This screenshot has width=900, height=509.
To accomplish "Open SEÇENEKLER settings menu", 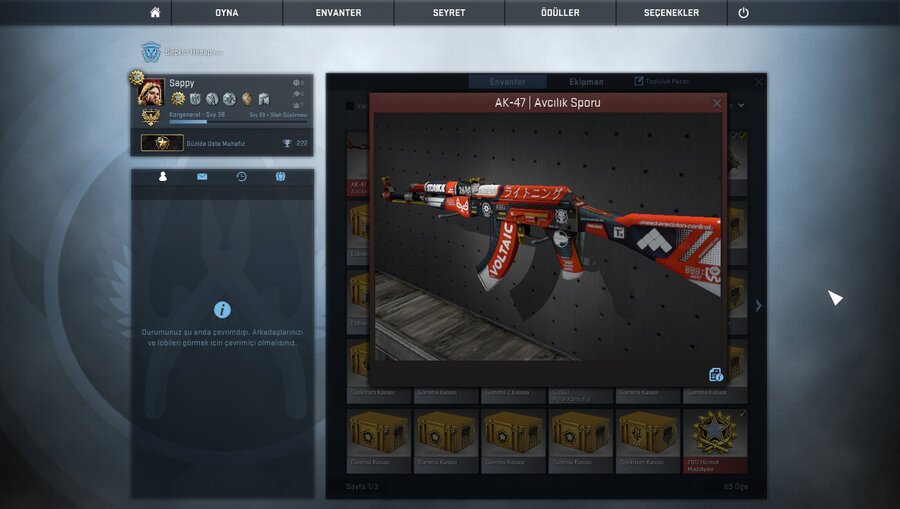I will pyautogui.click(x=671, y=13).
